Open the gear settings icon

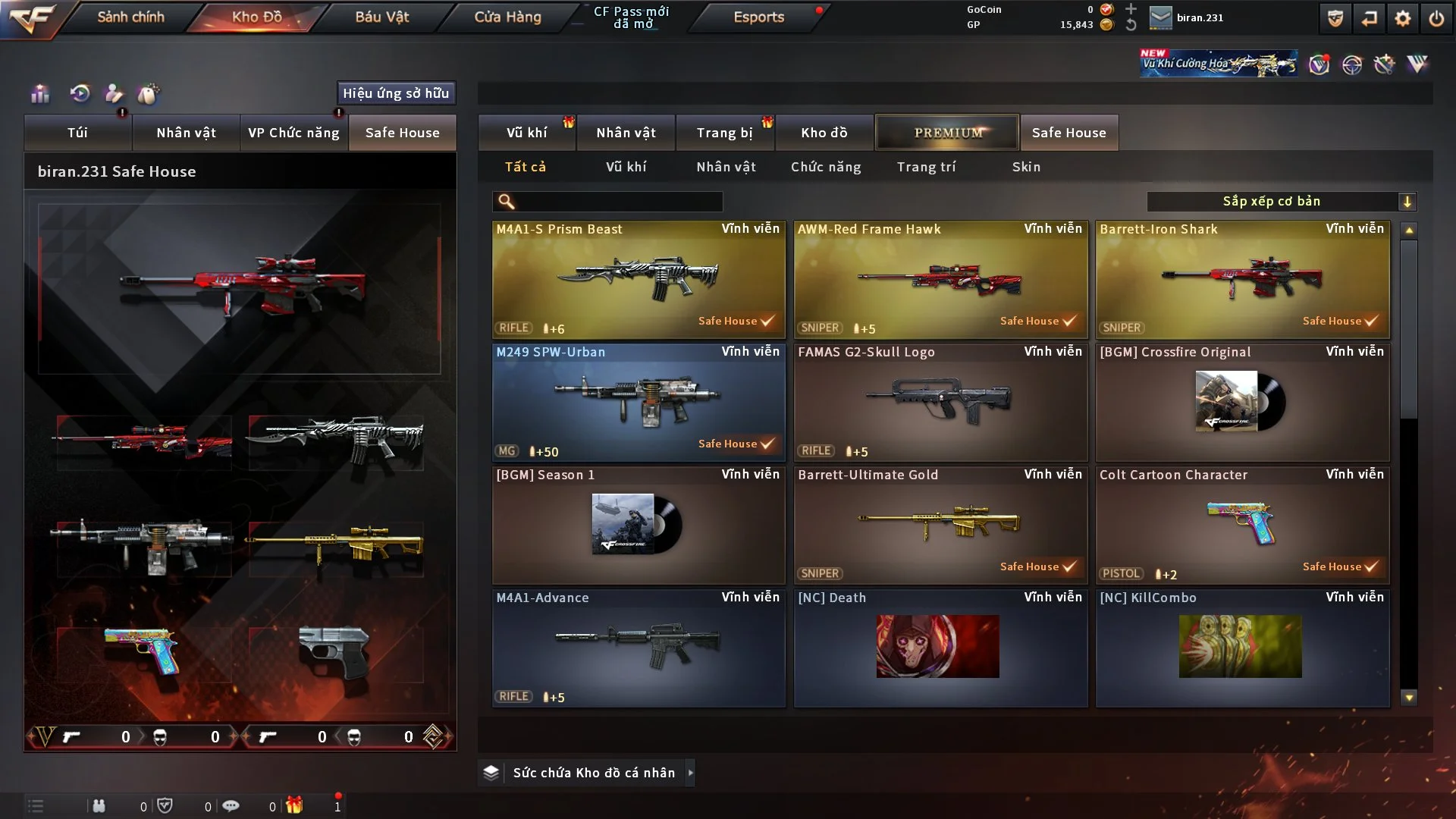tap(1402, 18)
